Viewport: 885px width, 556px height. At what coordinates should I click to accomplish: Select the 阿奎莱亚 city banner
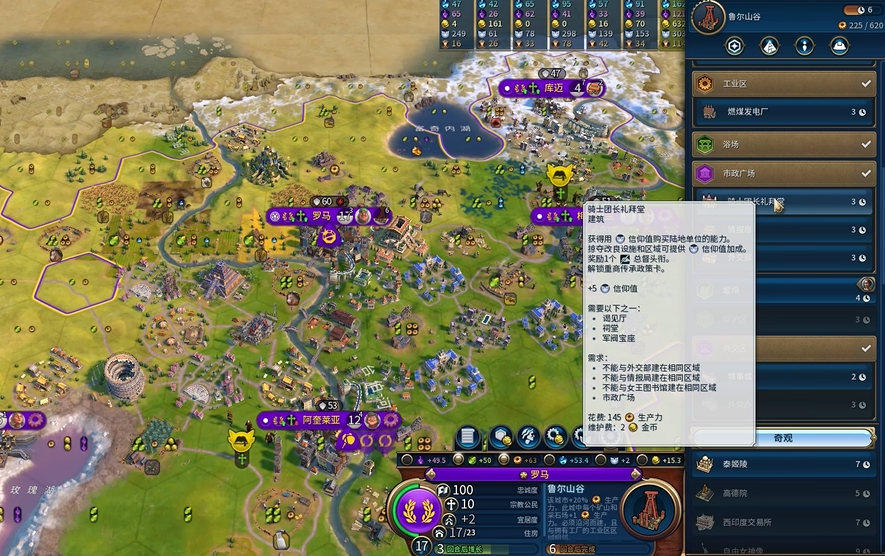point(320,420)
